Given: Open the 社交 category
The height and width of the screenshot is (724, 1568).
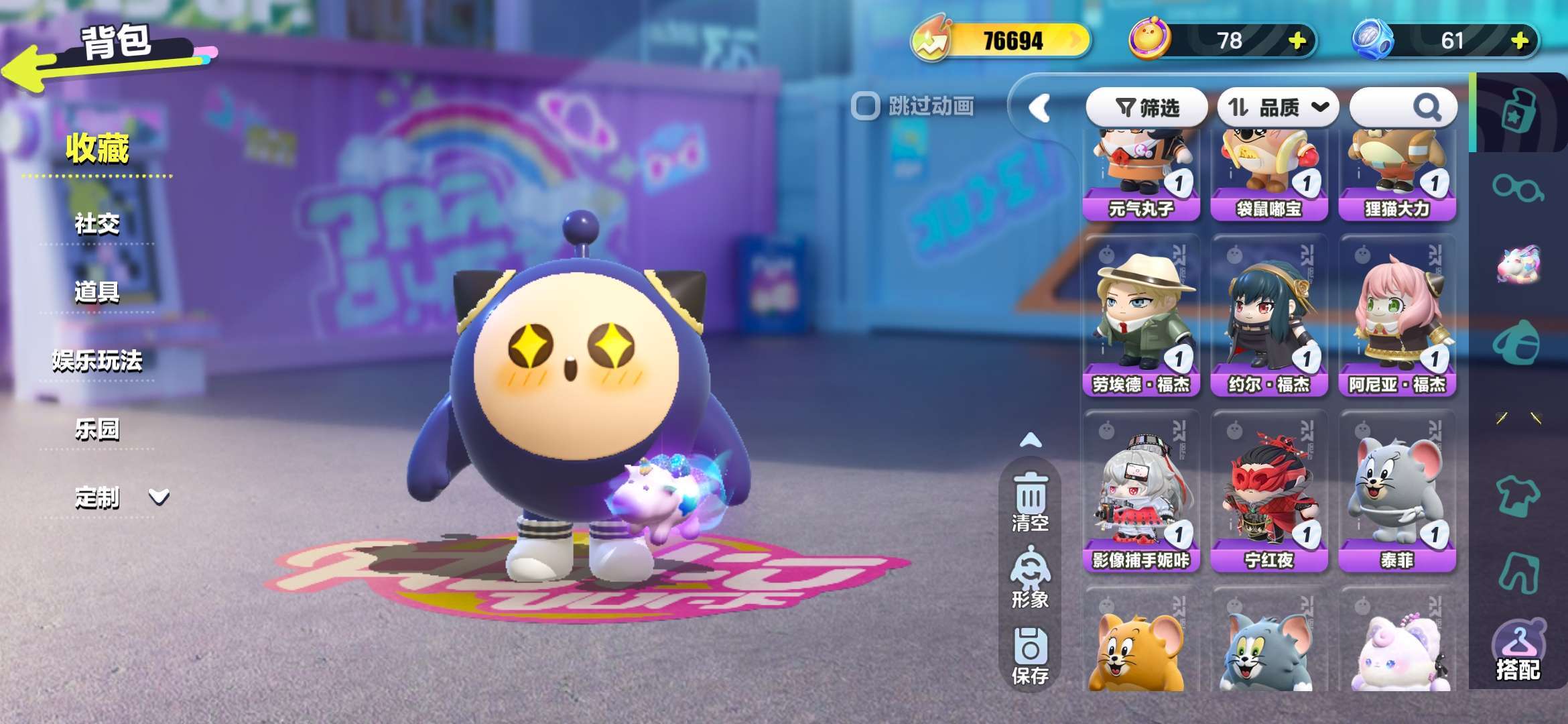Looking at the screenshot, I should [x=97, y=224].
